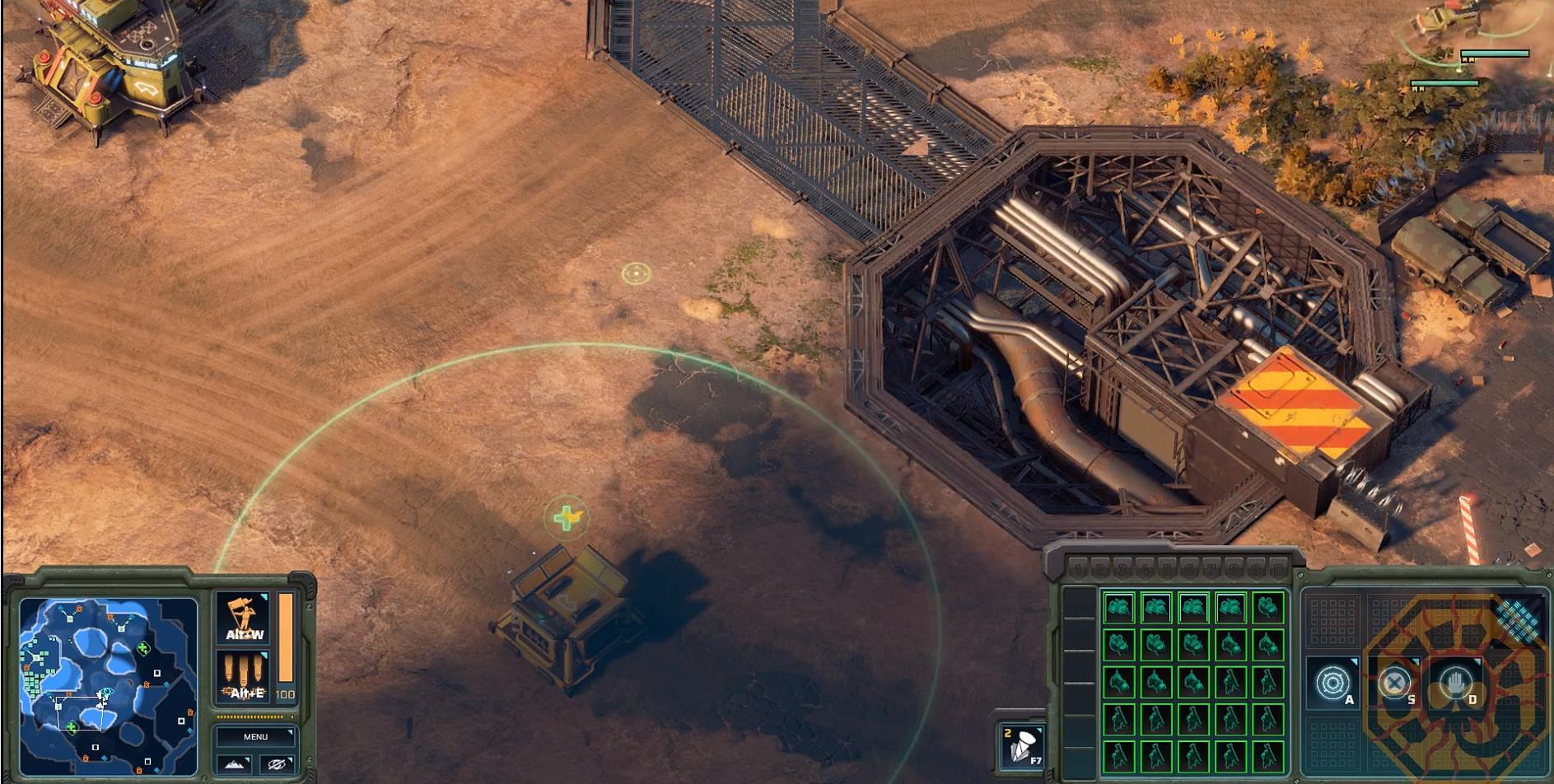
Task: Select control group tab 1
Action: coord(1079,568)
